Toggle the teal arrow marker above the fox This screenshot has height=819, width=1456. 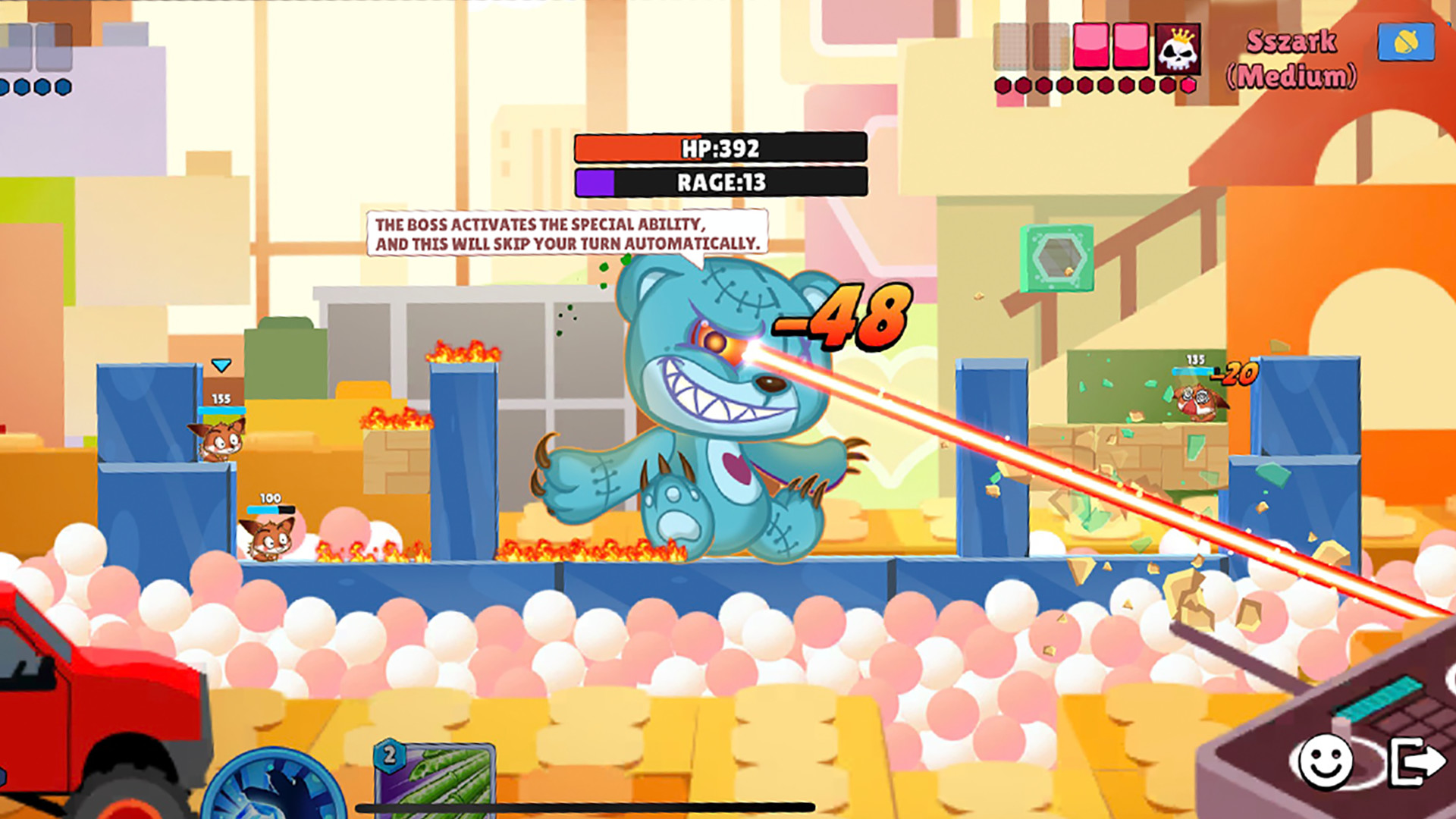point(220,365)
